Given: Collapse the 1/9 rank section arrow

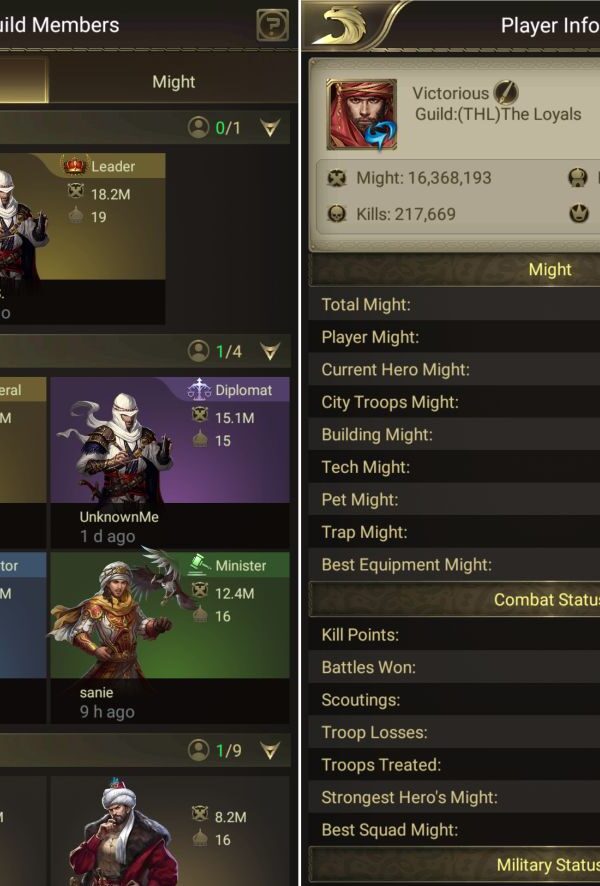Looking at the screenshot, I should coord(270,750).
